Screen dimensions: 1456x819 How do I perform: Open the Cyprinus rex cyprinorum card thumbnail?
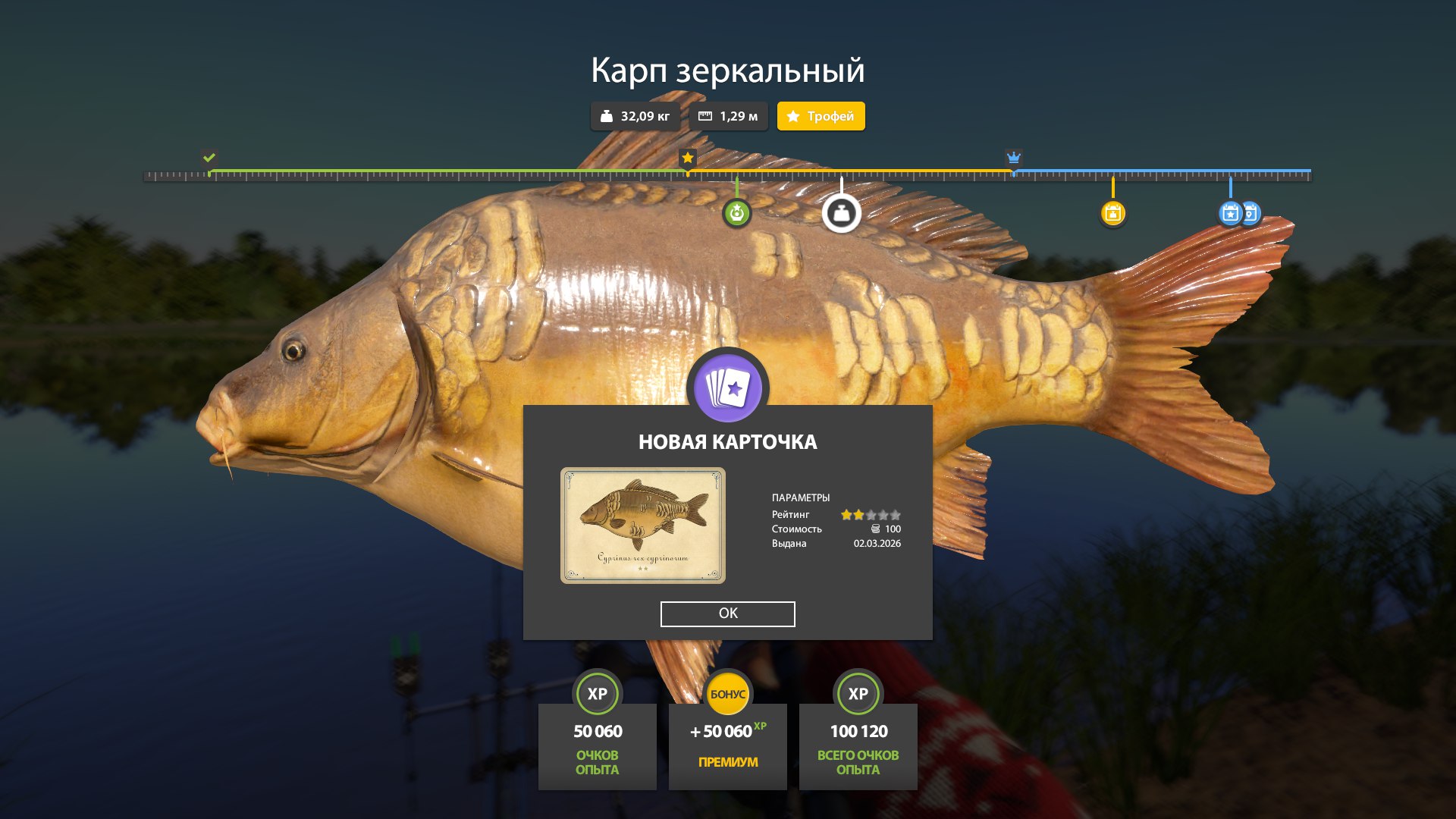point(643,526)
